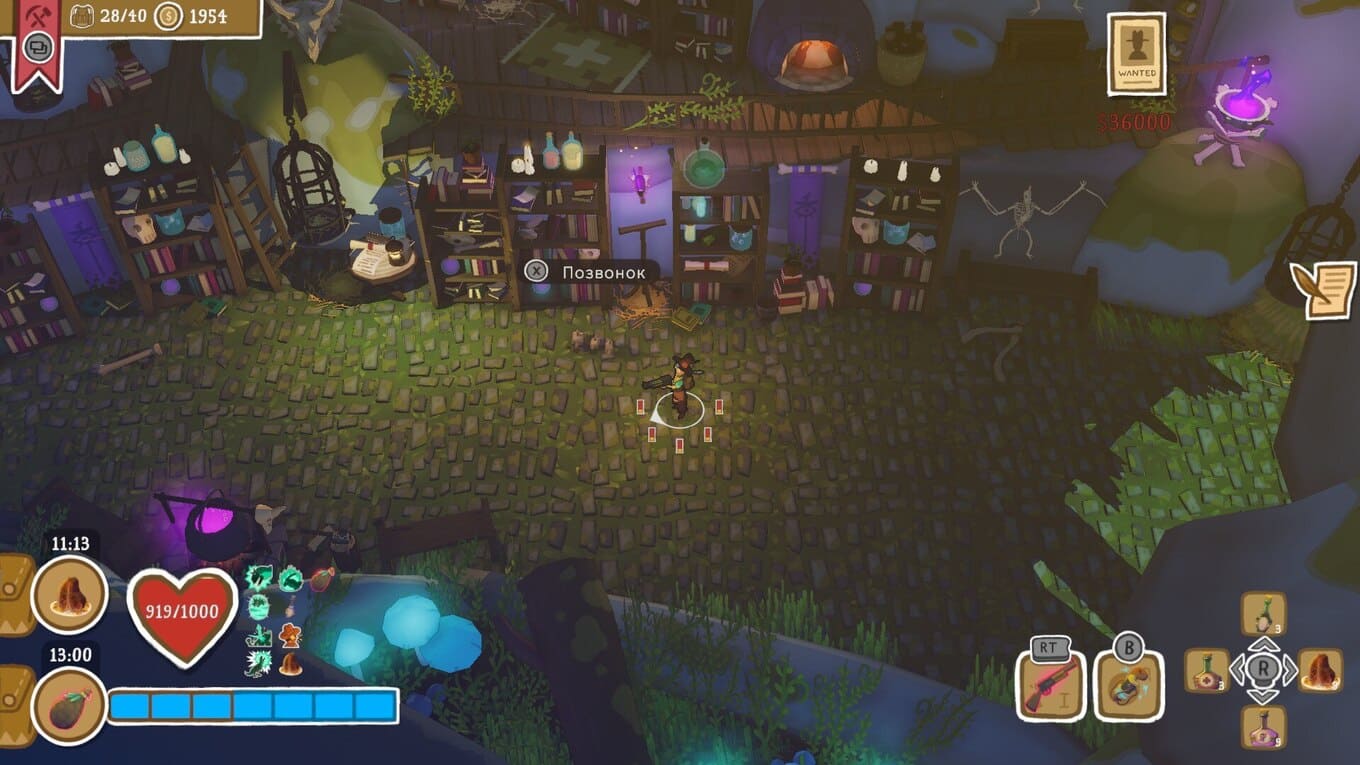The height and width of the screenshot is (765, 1360).
Task: Activate the dodge roll ability slot
Action: click(x=1129, y=685)
